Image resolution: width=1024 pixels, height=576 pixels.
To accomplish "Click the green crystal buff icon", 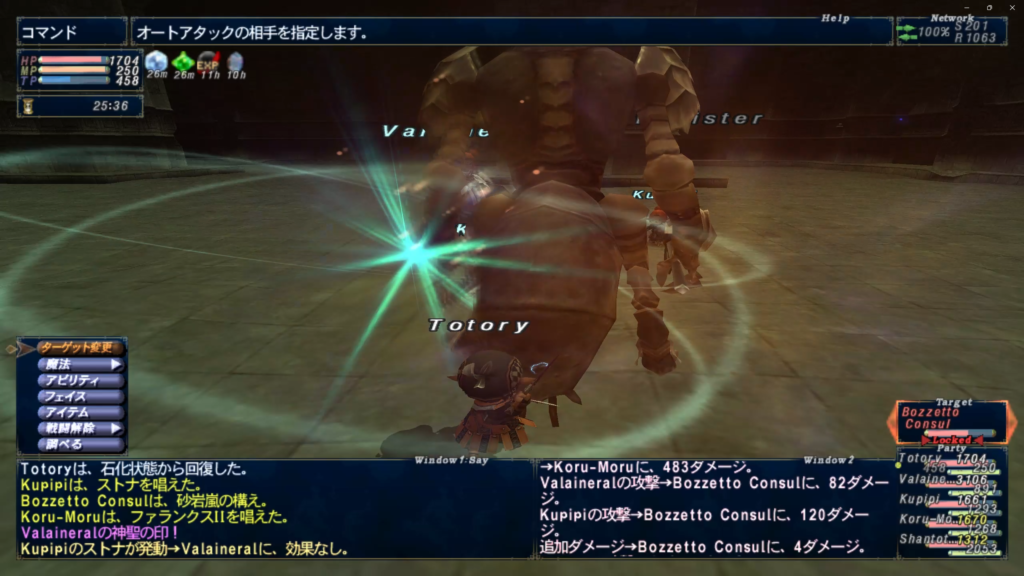I will point(182,63).
